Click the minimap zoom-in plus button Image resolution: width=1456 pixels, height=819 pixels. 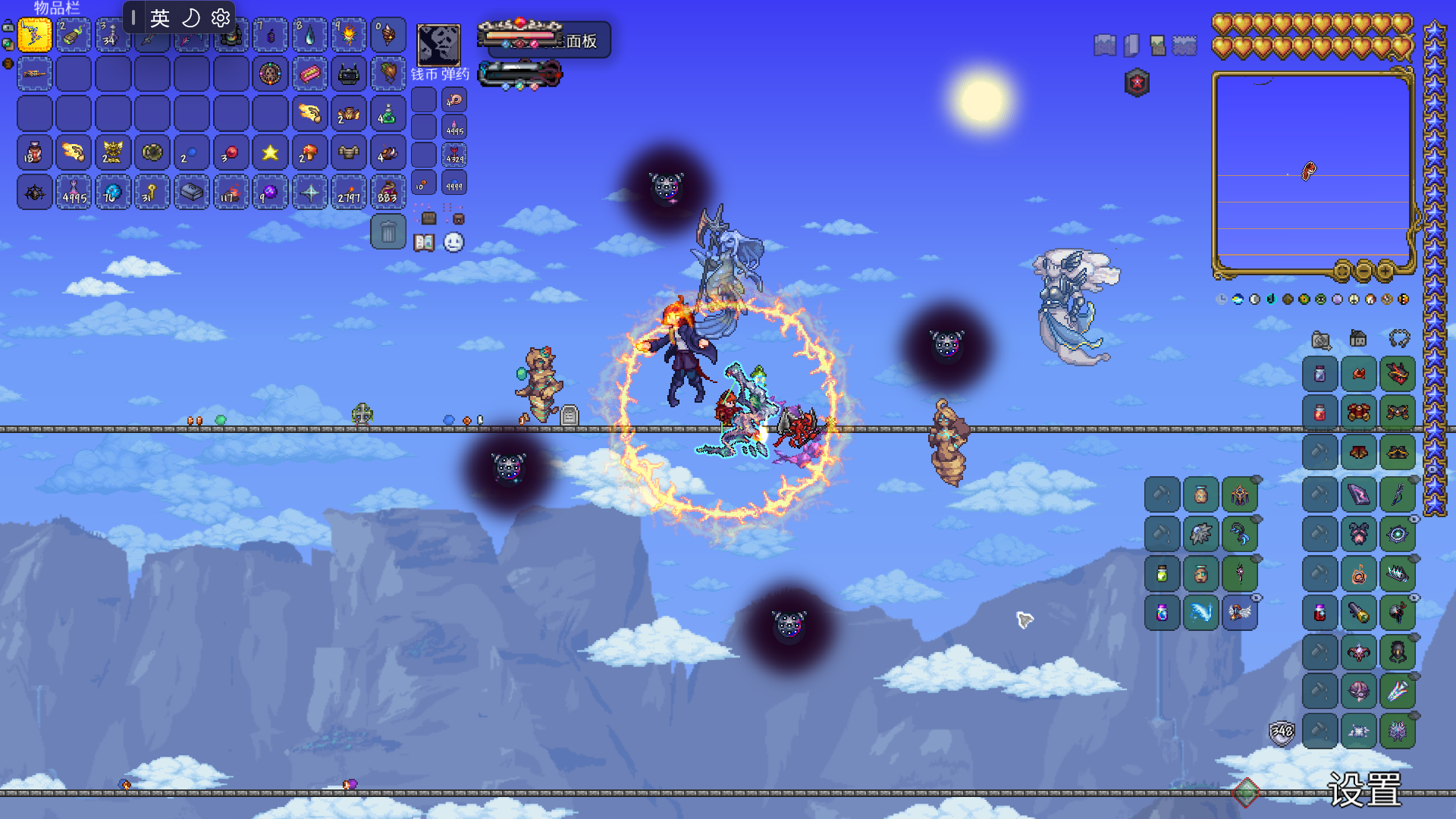[x=1385, y=271]
